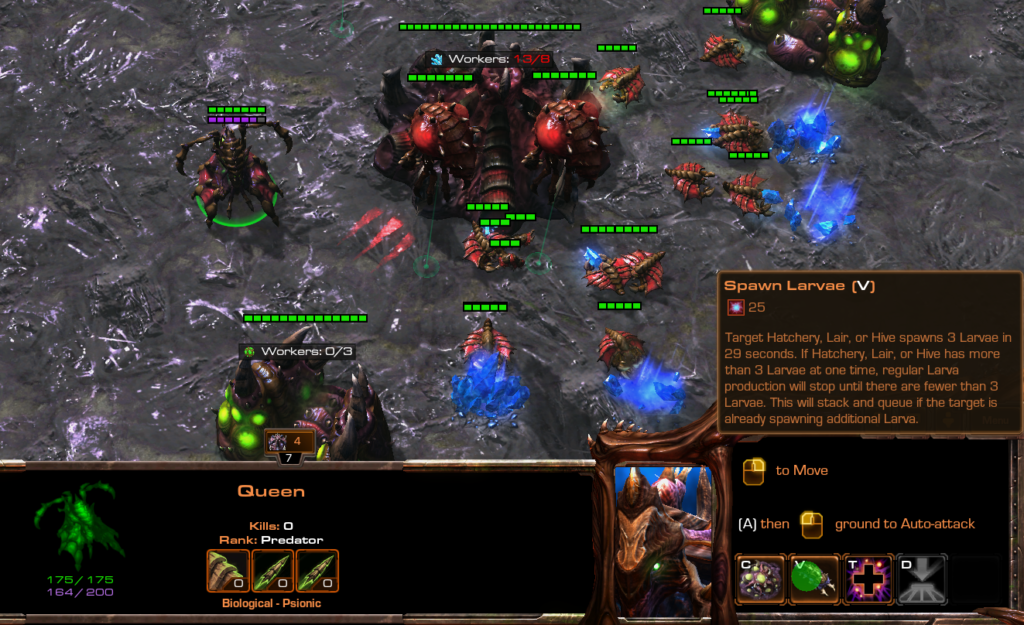Click the greyed-out Burrow command icon
Image resolution: width=1024 pixels, height=625 pixels.
click(x=921, y=580)
